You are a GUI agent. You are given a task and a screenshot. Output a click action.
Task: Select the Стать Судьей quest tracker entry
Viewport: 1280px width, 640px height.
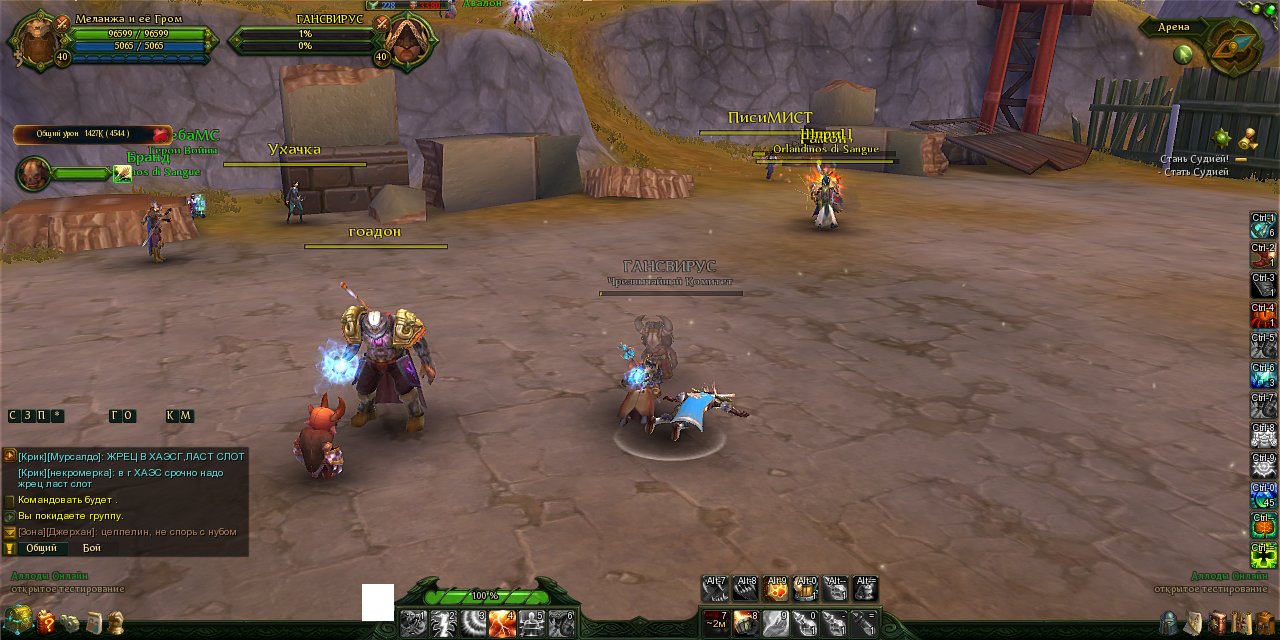1195,172
